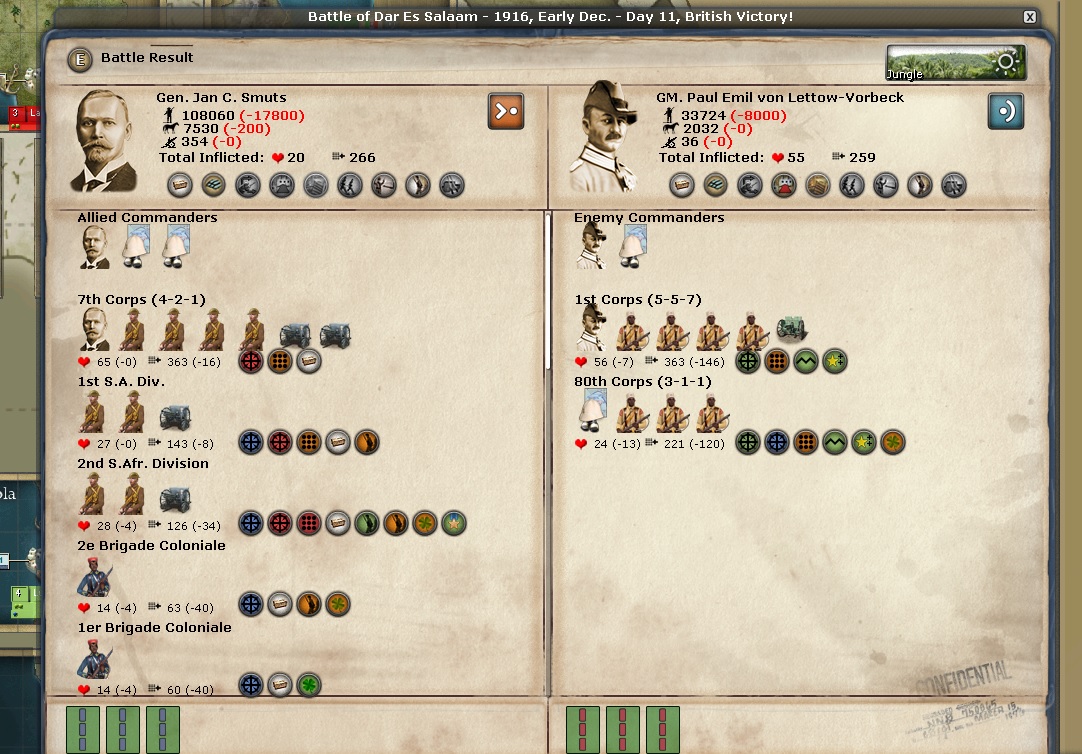Select the 1st Corps commander portrait
1082x754 pixels.
click(x=591, y=329)
